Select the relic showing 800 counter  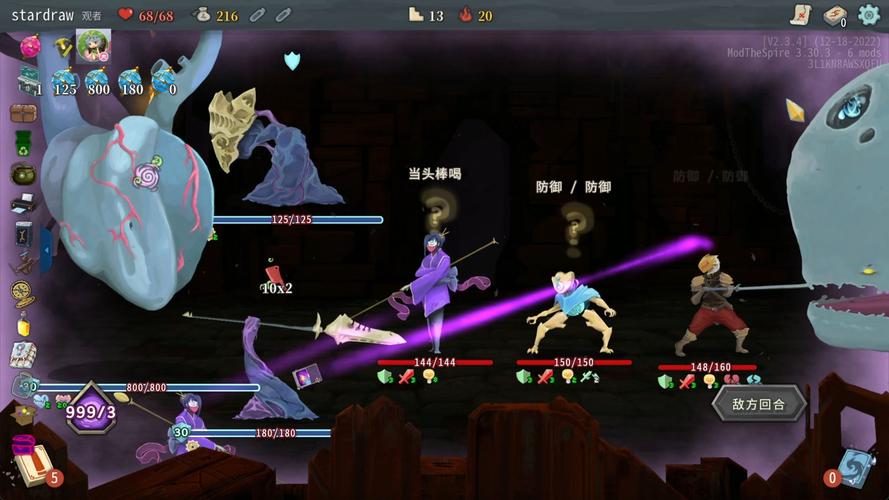tap(97, 82)
